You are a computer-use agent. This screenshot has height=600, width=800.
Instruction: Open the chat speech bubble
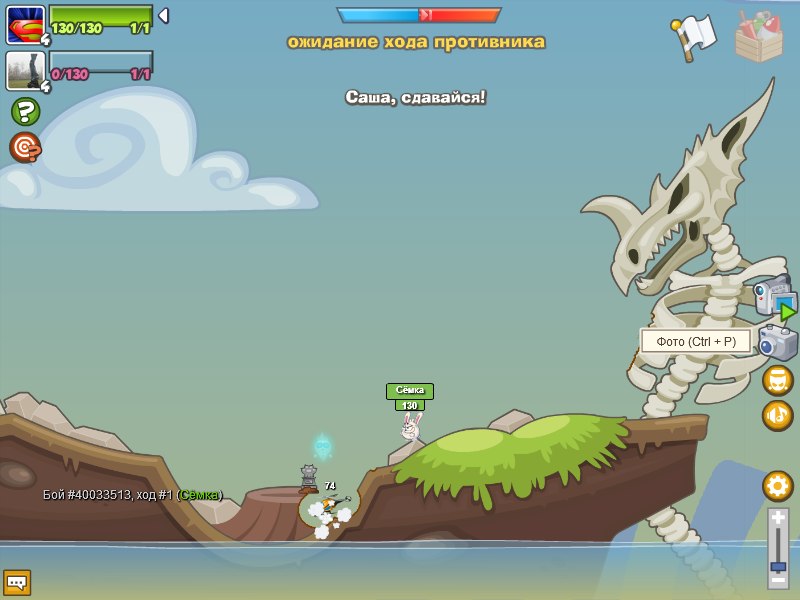(17, 581)
